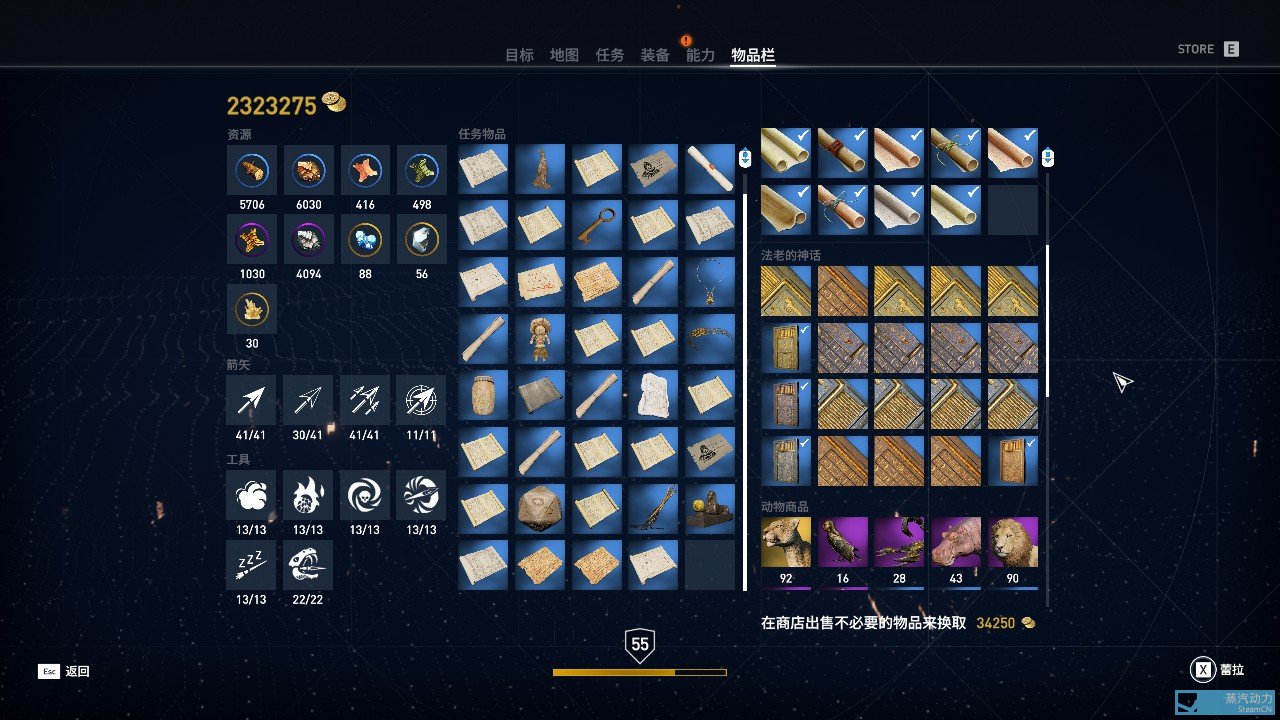Select the wood resource showing 5706

click(x=251, y=170)
